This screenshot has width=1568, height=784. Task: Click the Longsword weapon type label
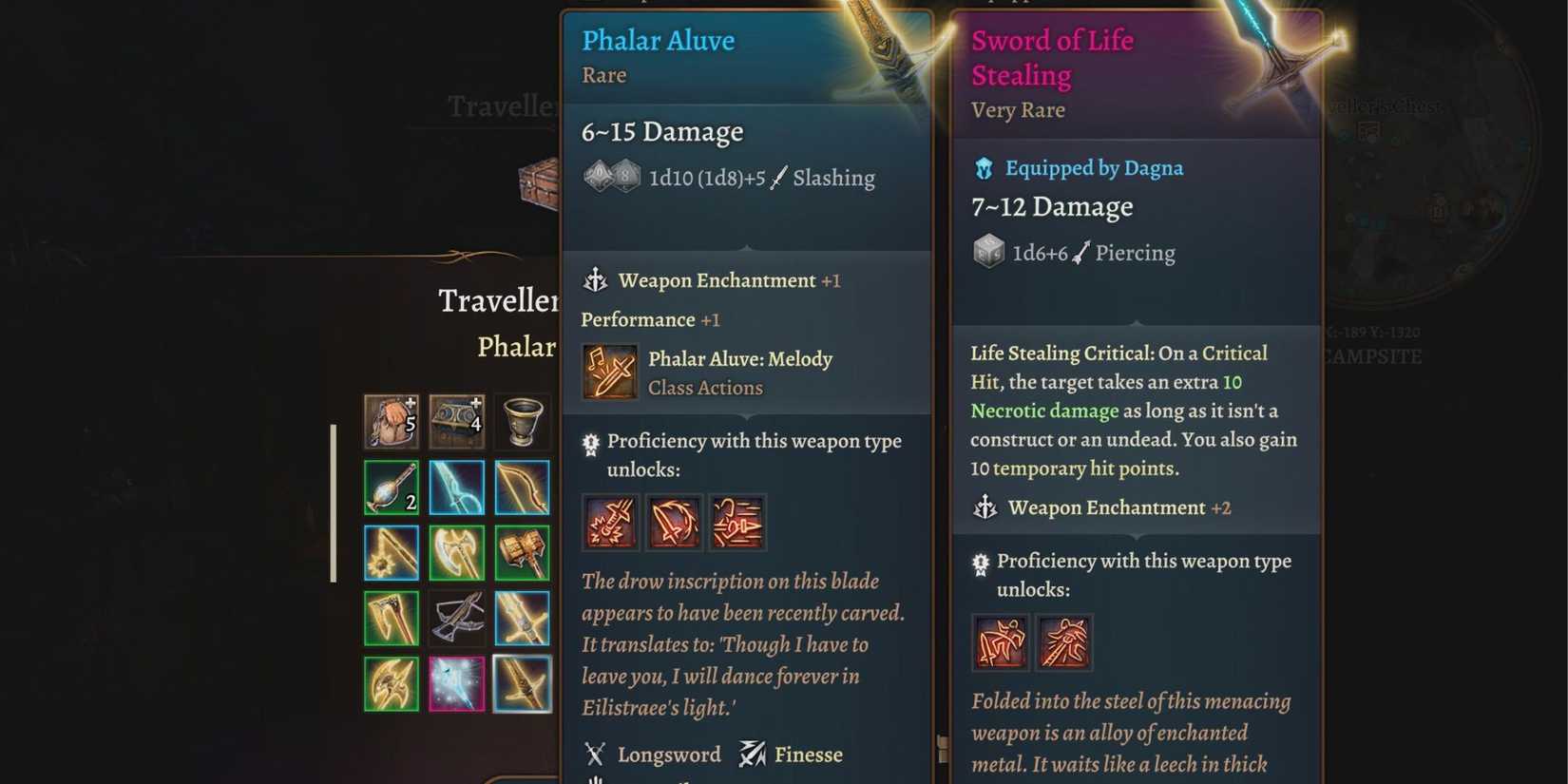tap(670, 754)
